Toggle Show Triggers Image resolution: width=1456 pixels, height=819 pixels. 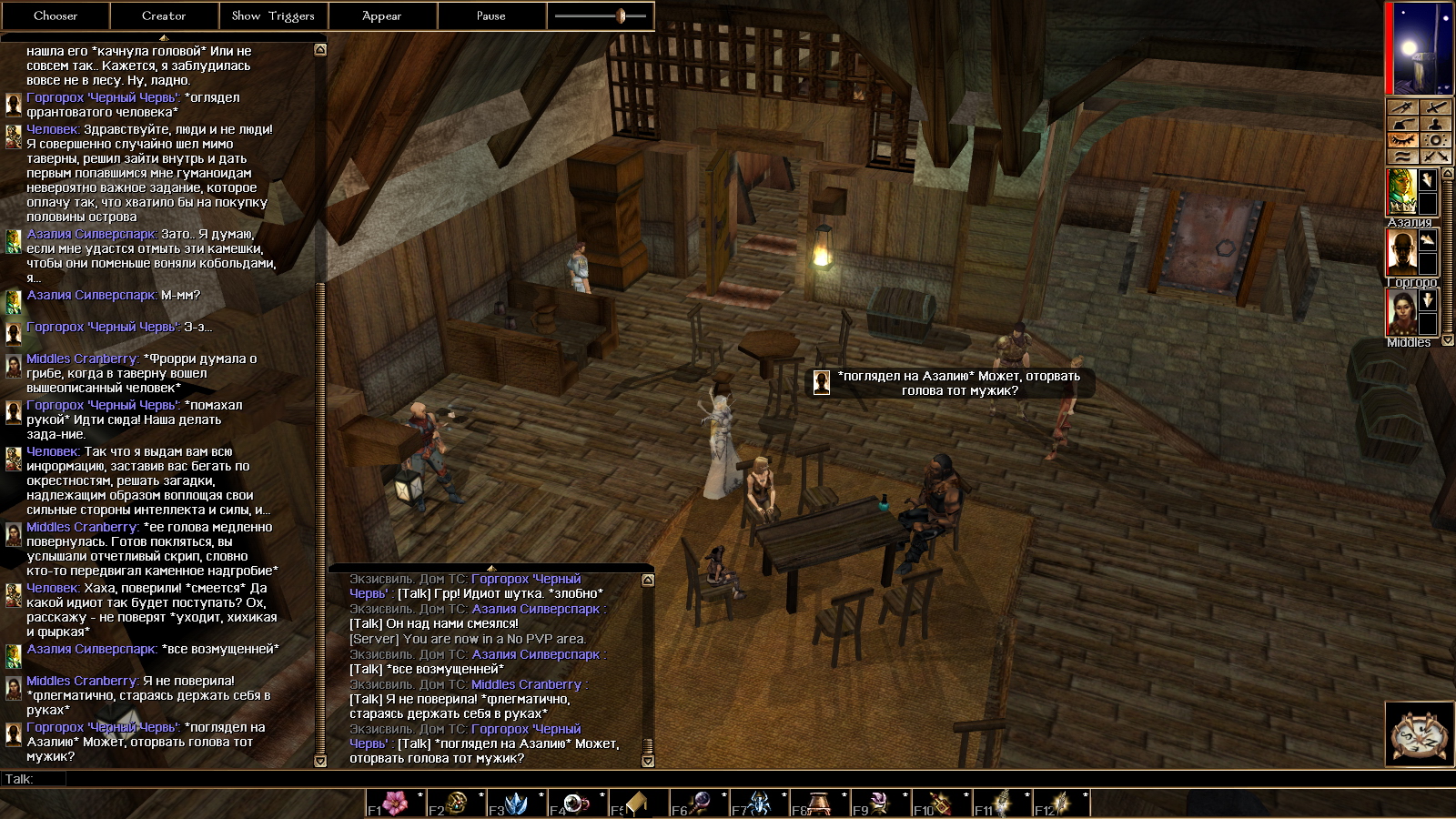pos(273,15)
